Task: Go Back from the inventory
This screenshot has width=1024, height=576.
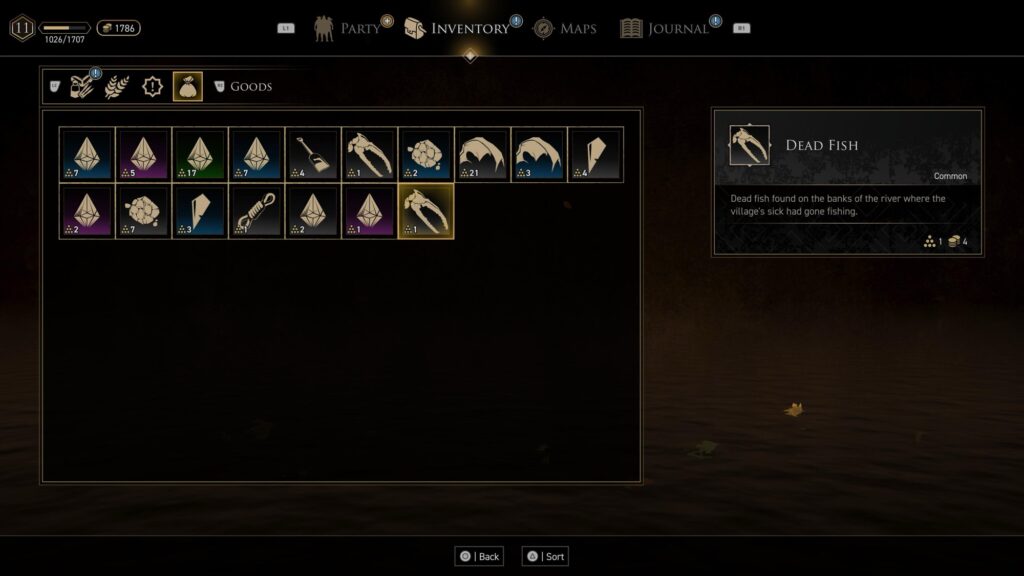Action: [x=479, y=556]
